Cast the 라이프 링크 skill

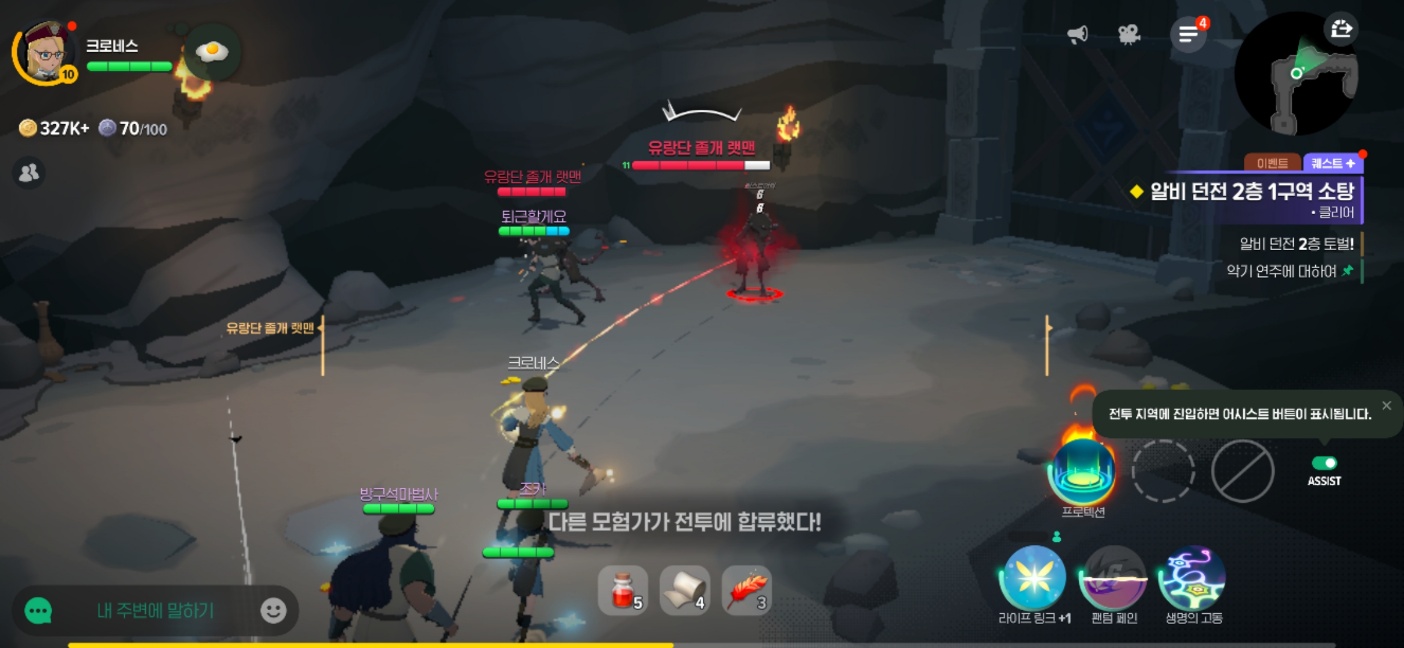1033,577
